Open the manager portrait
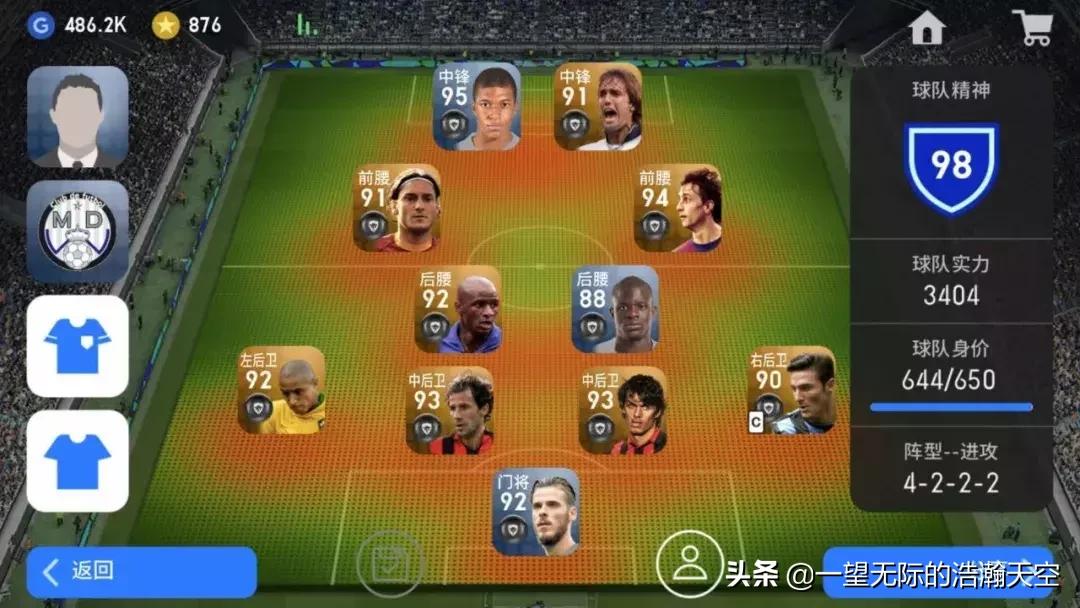This screenshot has height=608, width=1080. coord(78,116)
